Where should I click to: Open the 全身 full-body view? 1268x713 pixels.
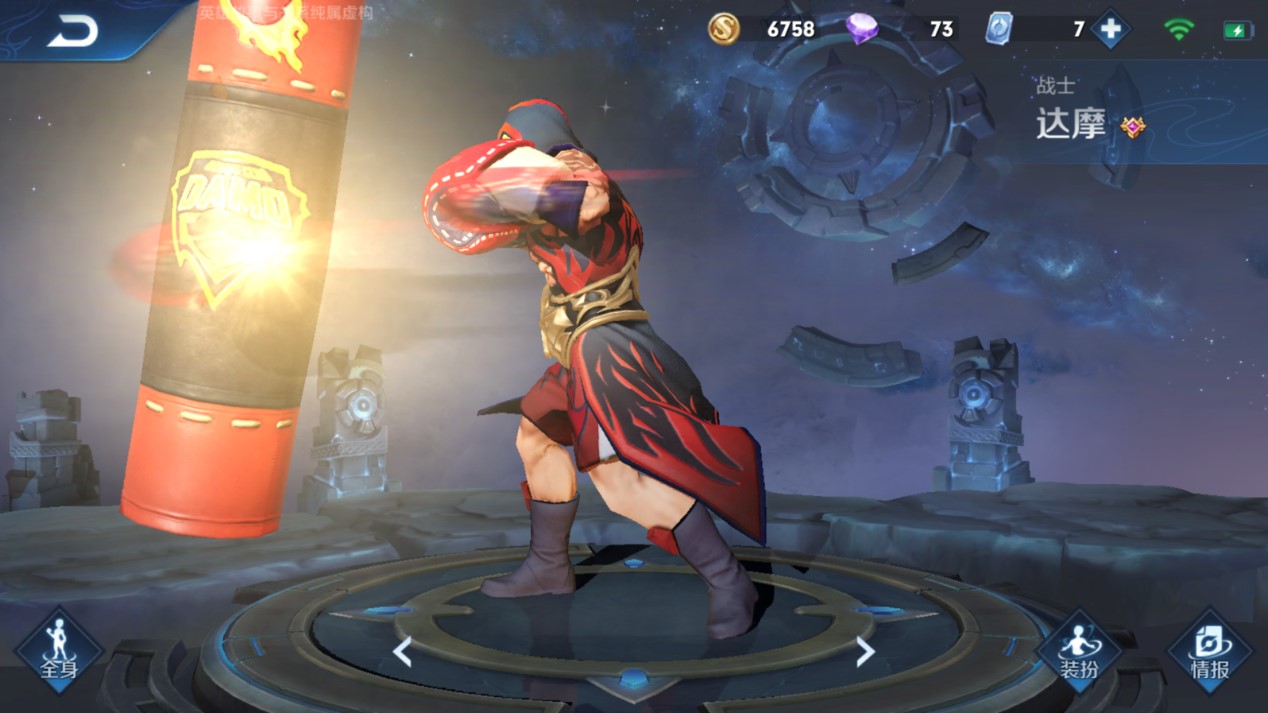(58, 650)
